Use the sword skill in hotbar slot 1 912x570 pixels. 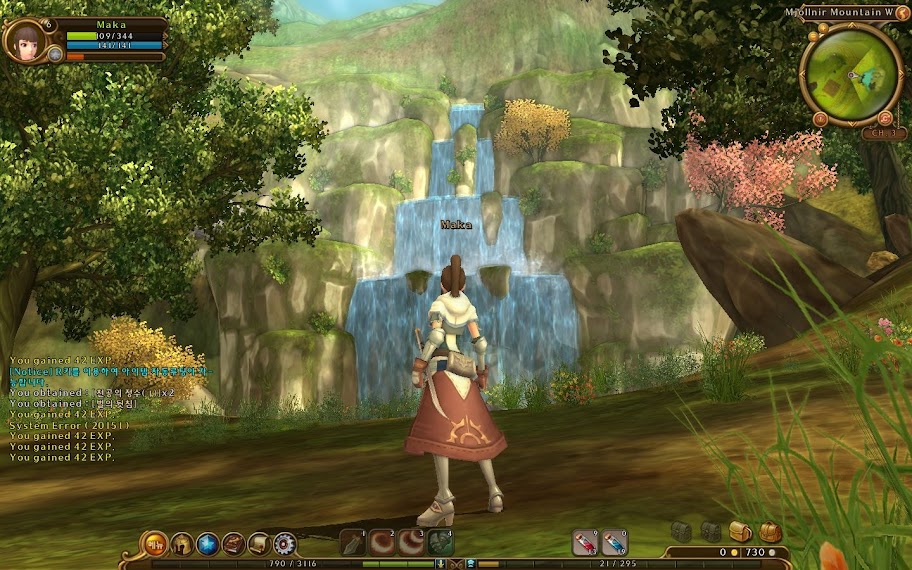click(x=352, y=543)
